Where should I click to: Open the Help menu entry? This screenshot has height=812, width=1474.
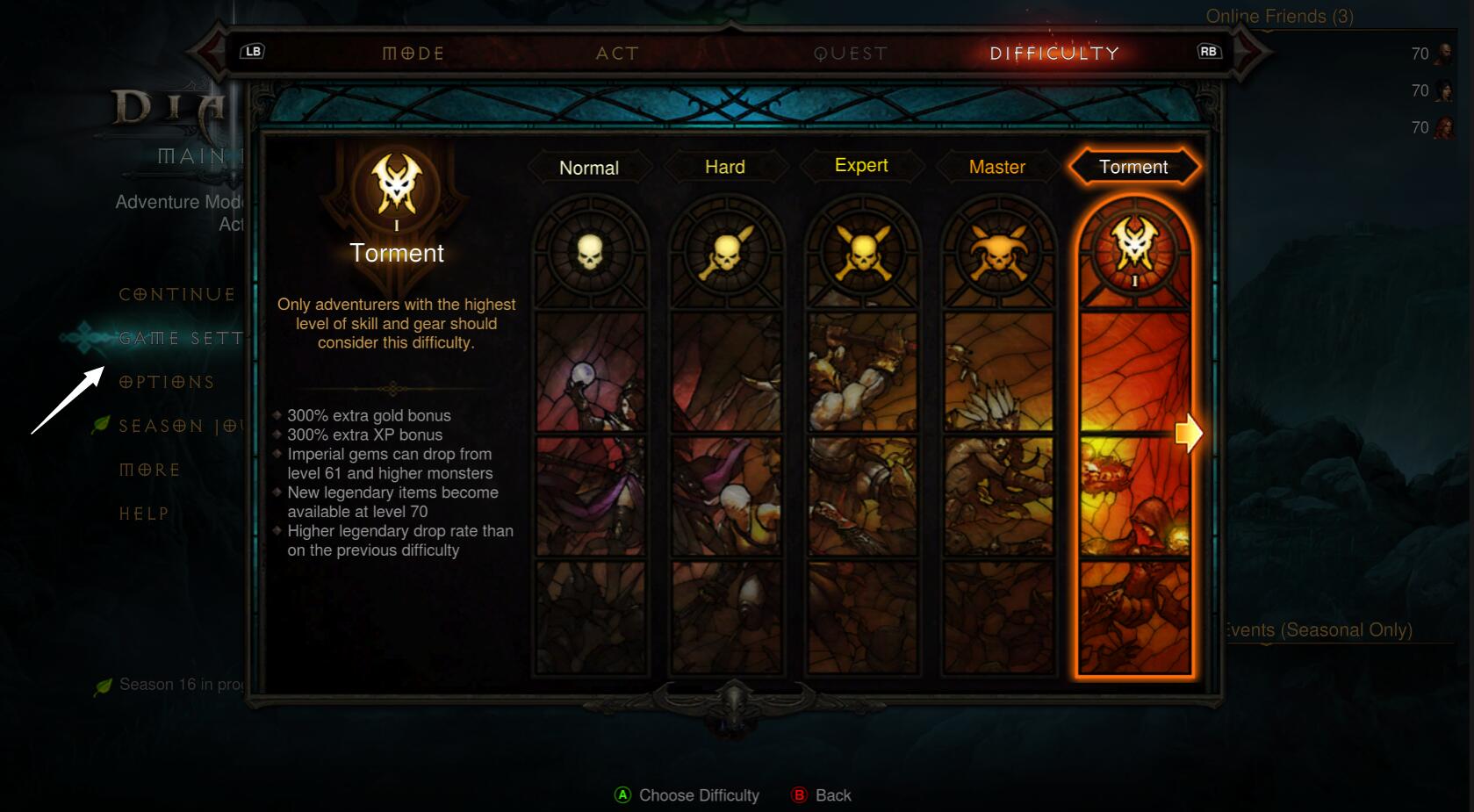point(144,514)
